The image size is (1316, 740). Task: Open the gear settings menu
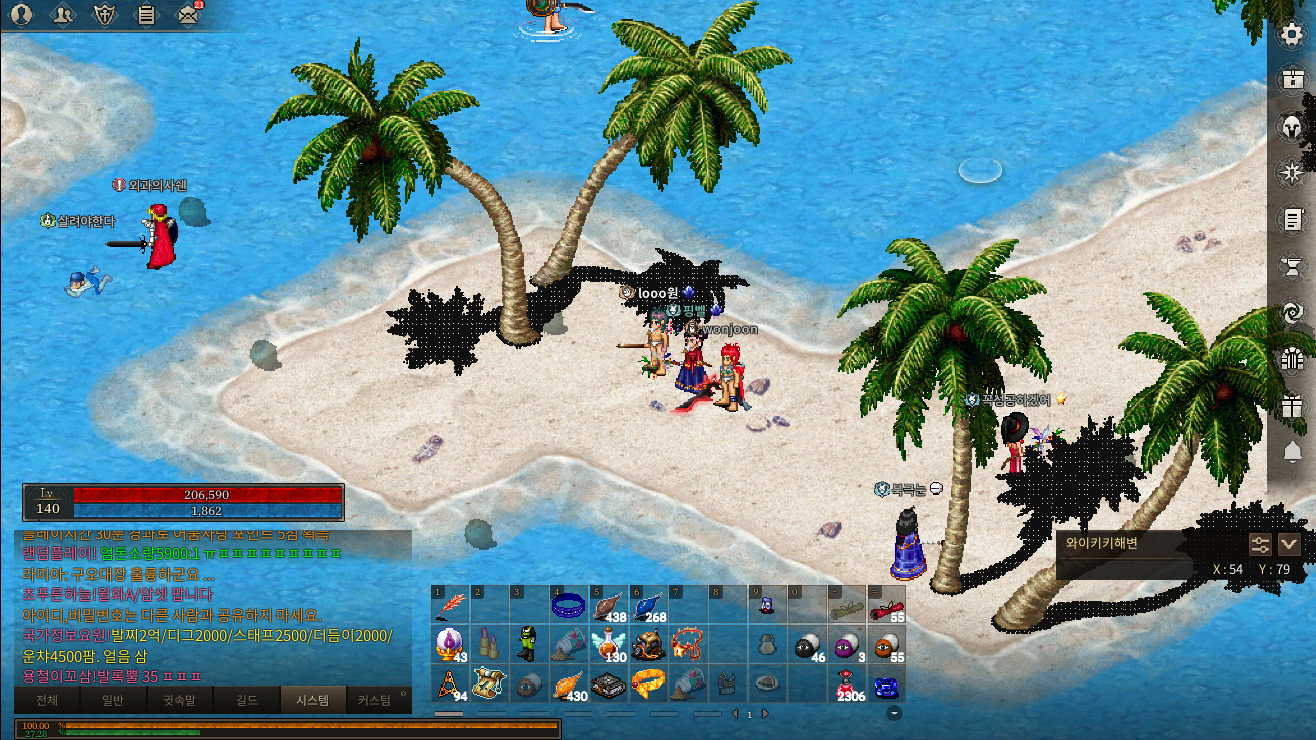point(1291,33)
